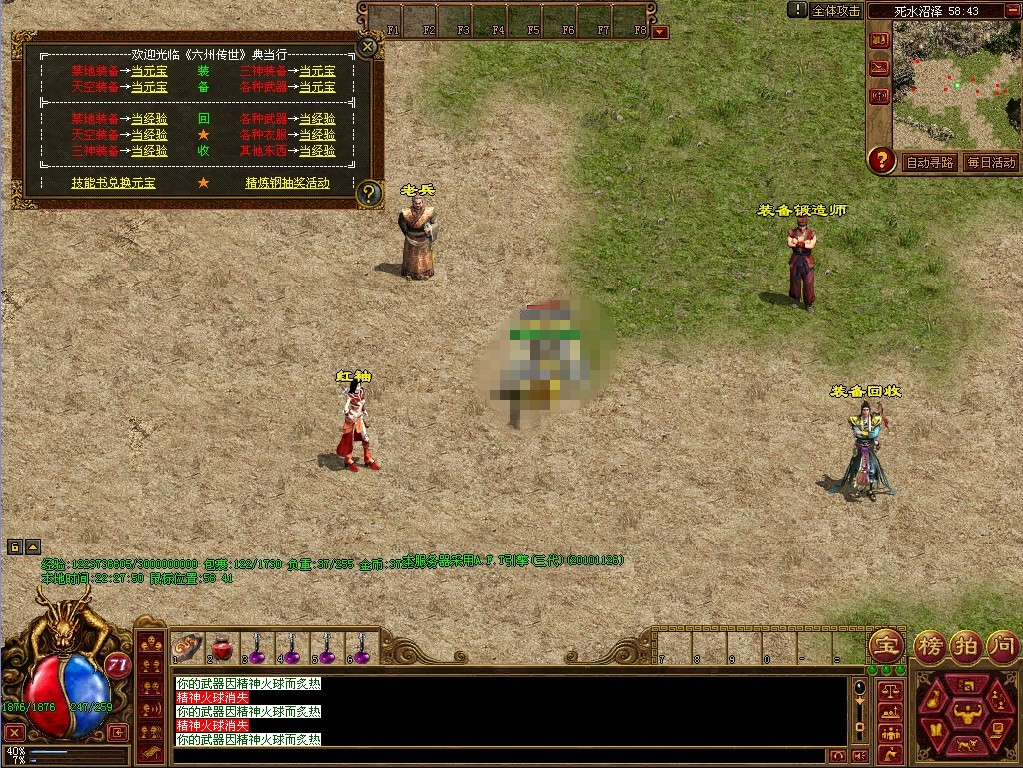Open the 榜 rankings button
1023x768 pixels.
(930, 643)
